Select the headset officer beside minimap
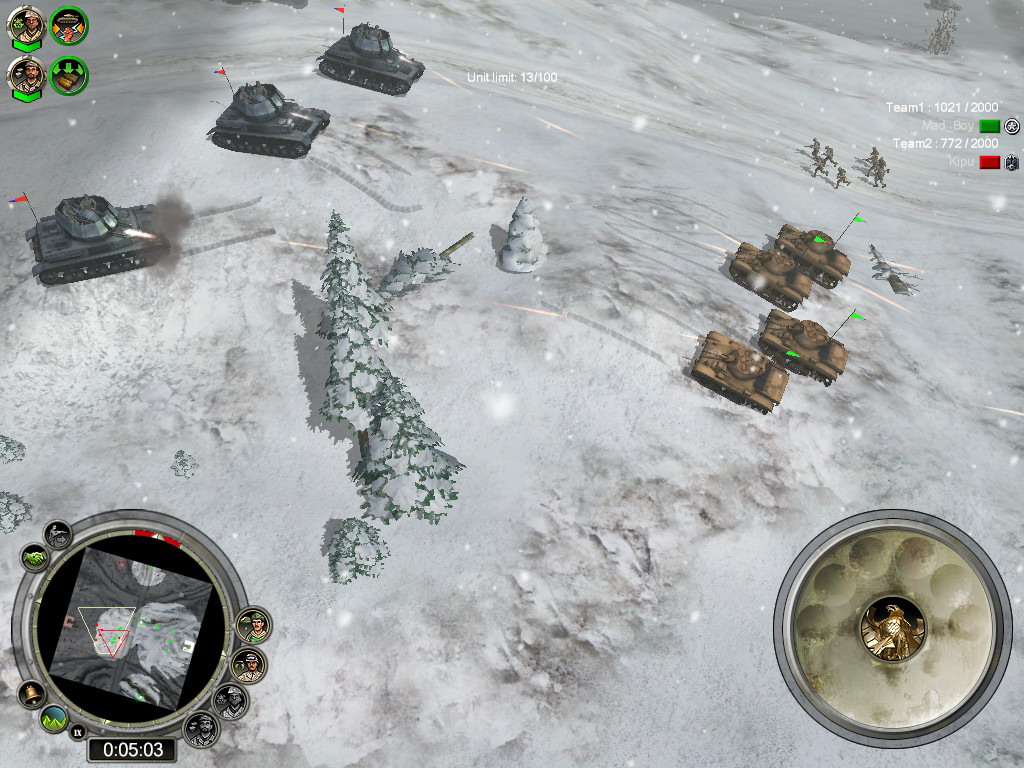 (x=248, y=665)
